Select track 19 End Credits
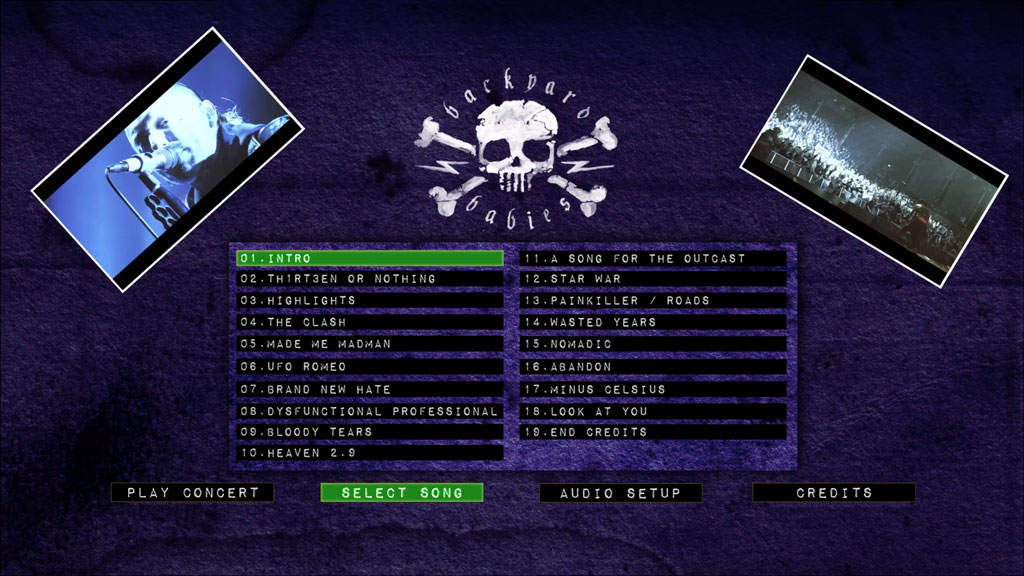This screenshot has height=576, width=1024. (x=653, y=432)
